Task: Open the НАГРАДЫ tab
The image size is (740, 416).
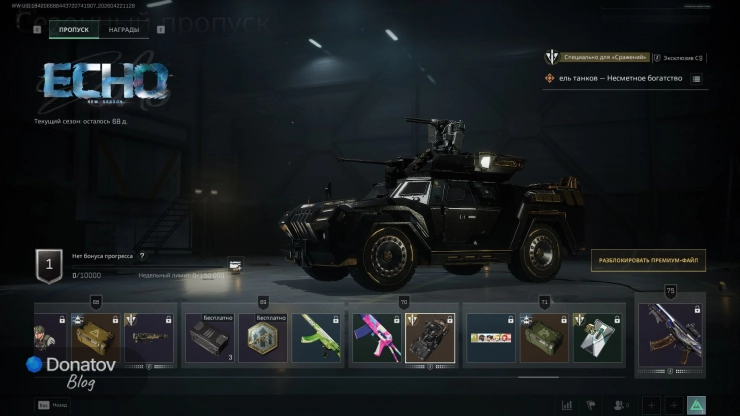Action: tap(124, 30)
